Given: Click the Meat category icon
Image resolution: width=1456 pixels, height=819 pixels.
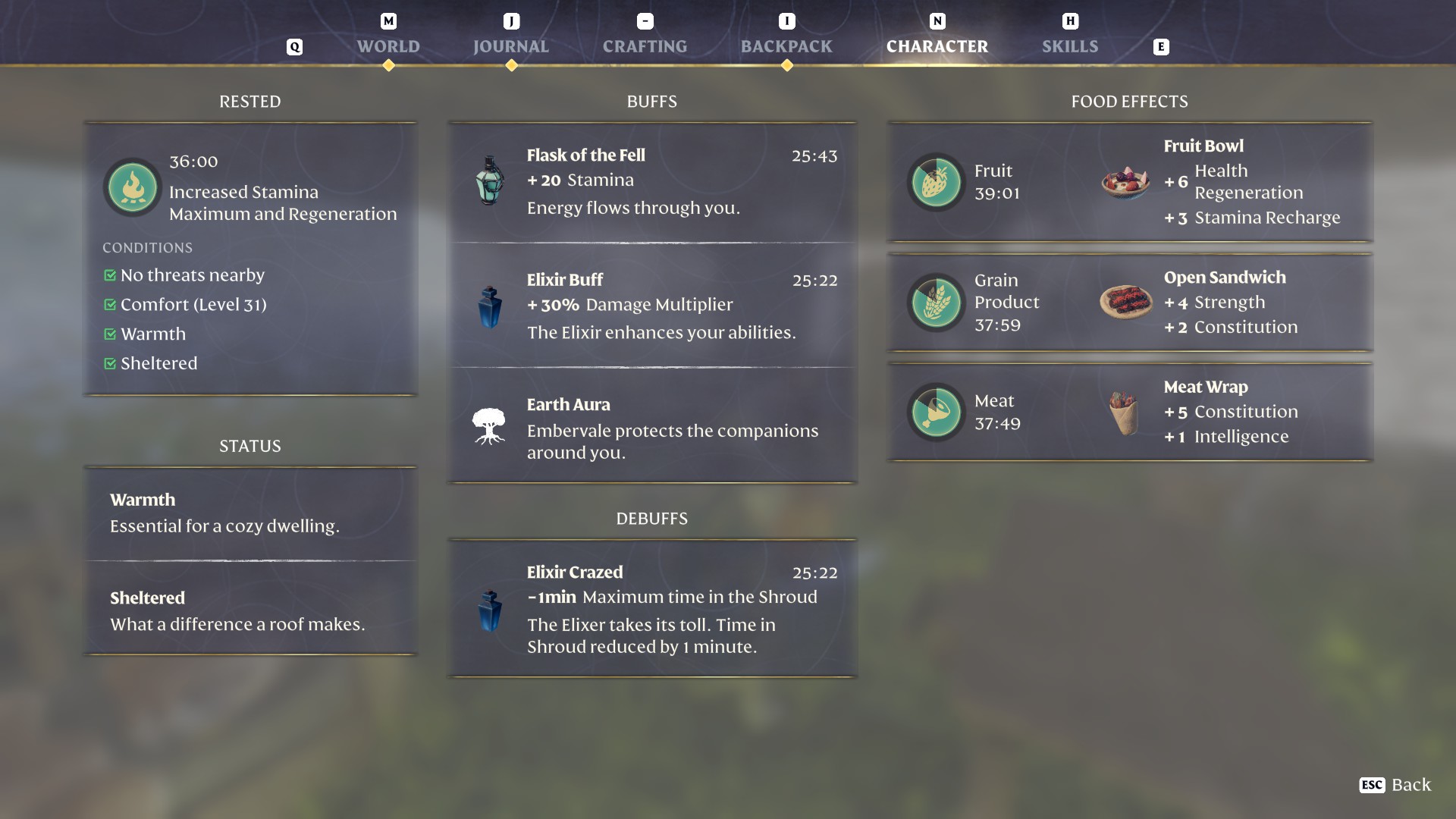Looking at the screenshot, I should coord(936,412).
